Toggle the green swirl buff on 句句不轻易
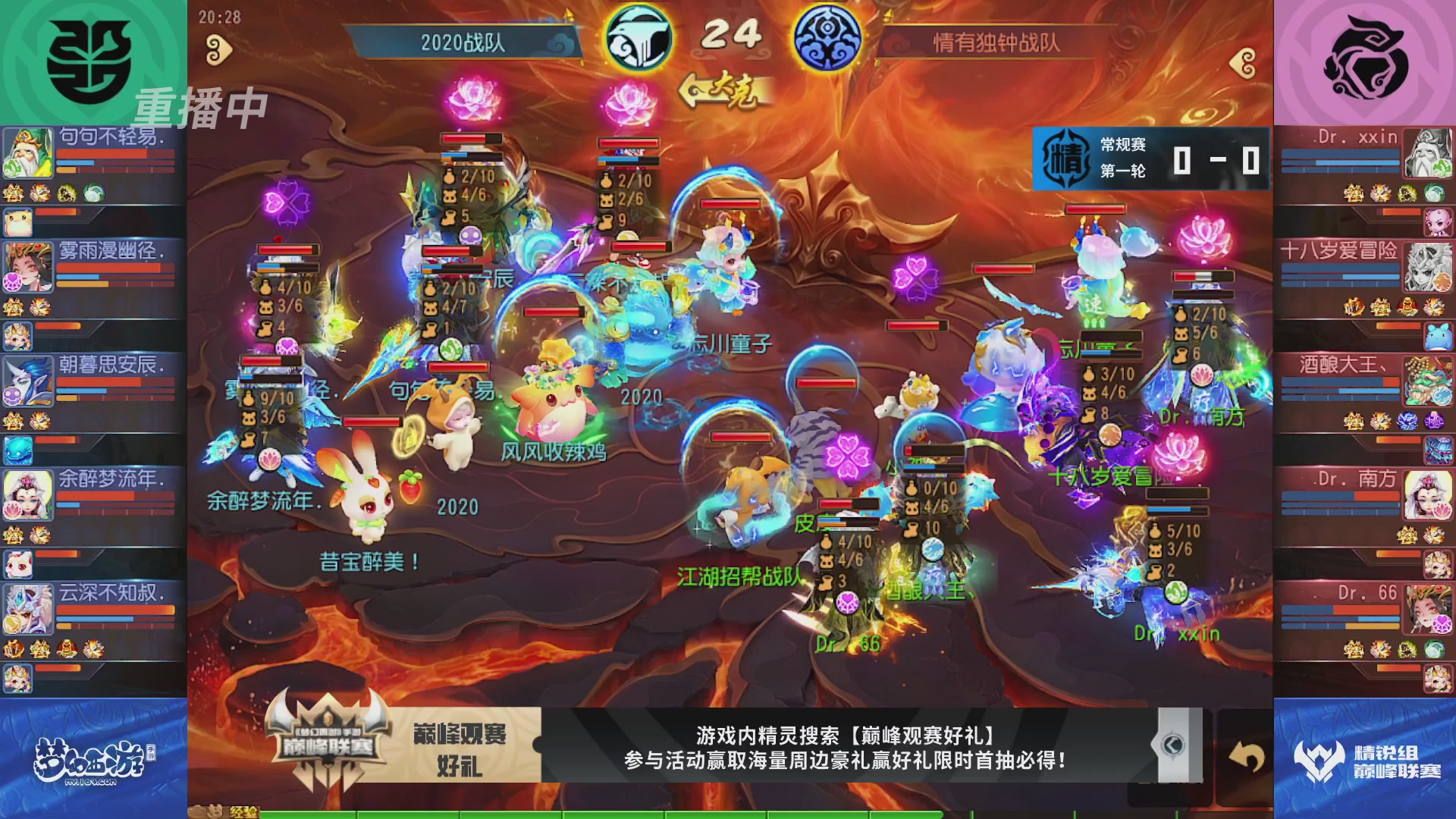Image resolution: width=1456 pixels, height=819 pixels. (93, 193)
